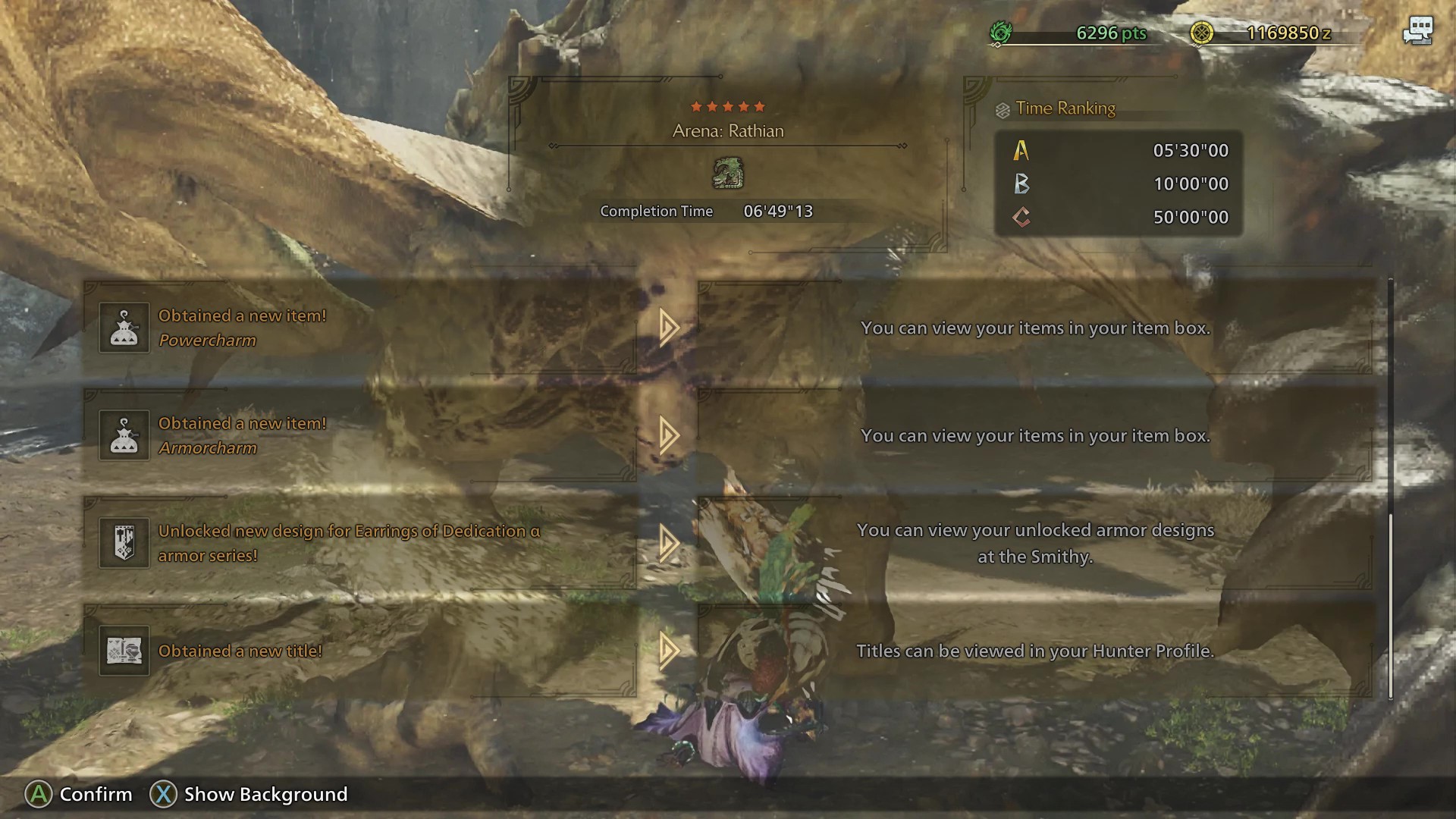The height and width of the screenshot is (819, 1456).
Task: Expand the Earrings of Dedication notification arrow
Action: click(x=667, y=543)
